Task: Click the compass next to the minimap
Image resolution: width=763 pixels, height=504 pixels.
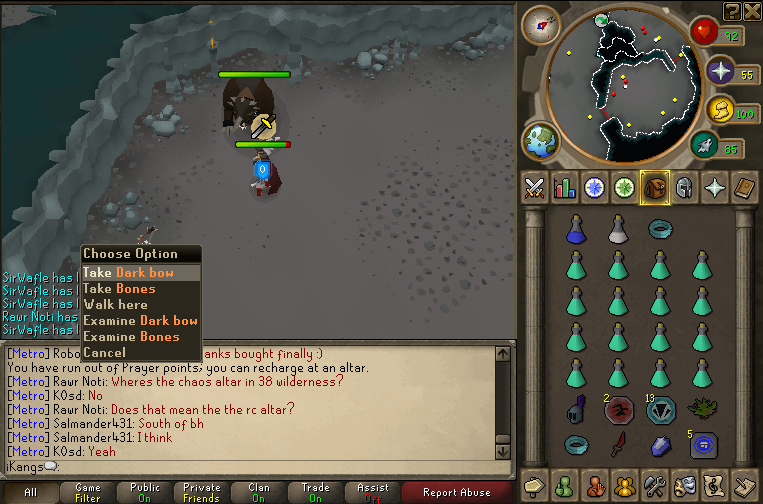Action: pyautogui.click(x=541, y=24)
